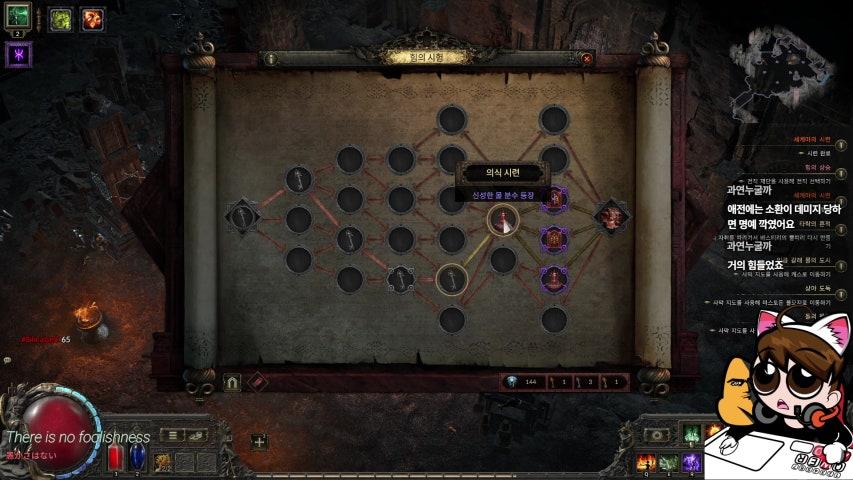Click the red diamond button below the map
This screenshot has height=480, width=853.
257,382
